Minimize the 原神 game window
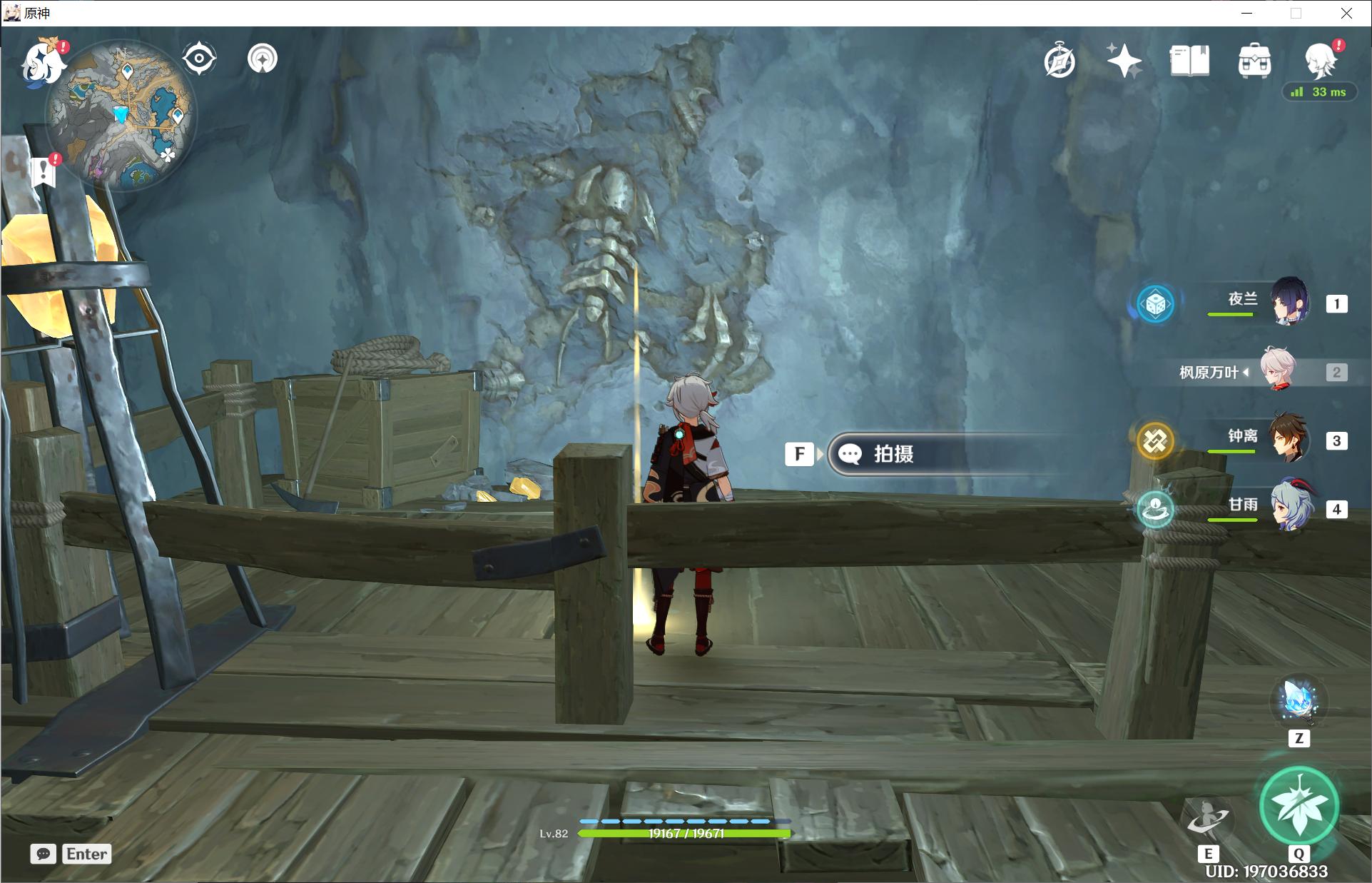1372x883 pixels. pos(1246,13)
